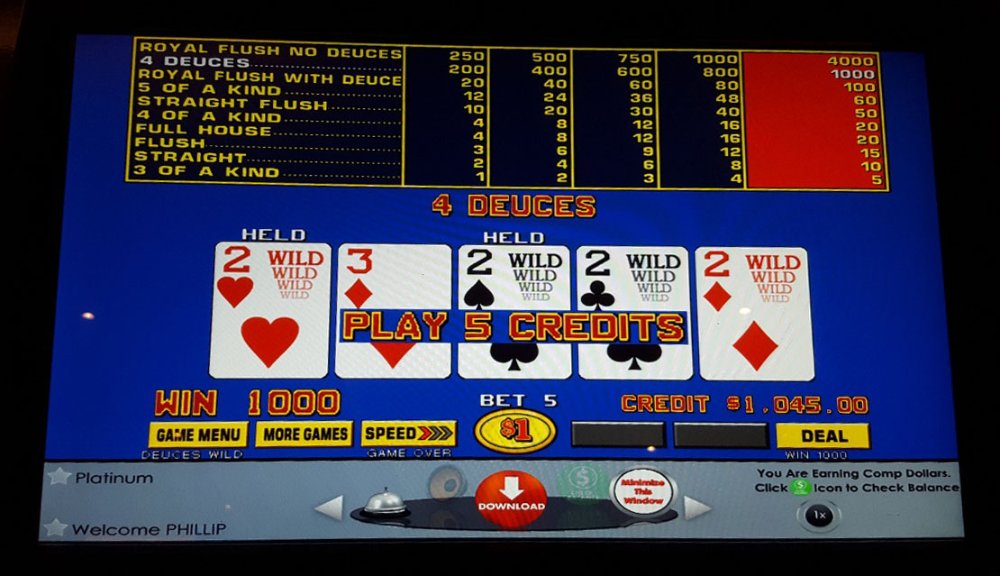This screenshot has height=576, width=1000.
Task: Change the game Speed setting
Action: tap(408, 434)
